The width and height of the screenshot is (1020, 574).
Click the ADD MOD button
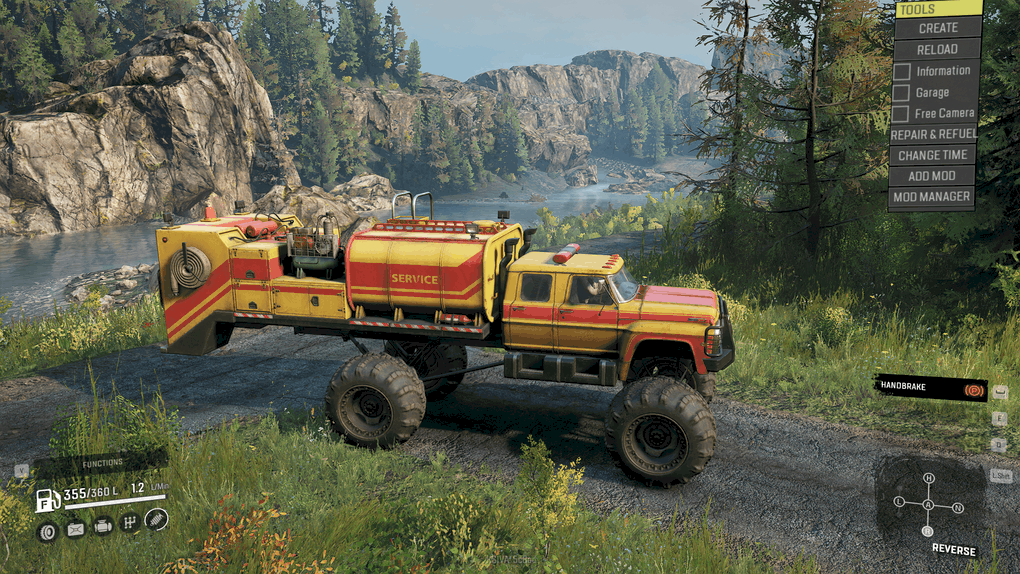(x=932, y=176)
